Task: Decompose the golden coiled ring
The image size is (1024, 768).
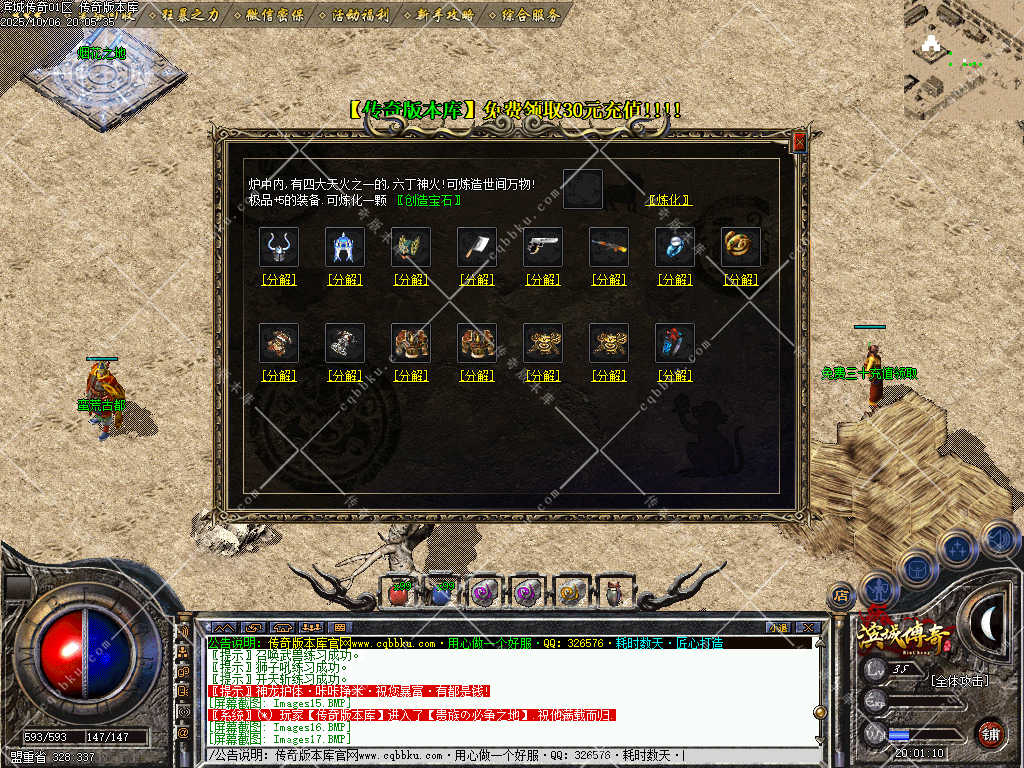Action: tap(741, 280)
